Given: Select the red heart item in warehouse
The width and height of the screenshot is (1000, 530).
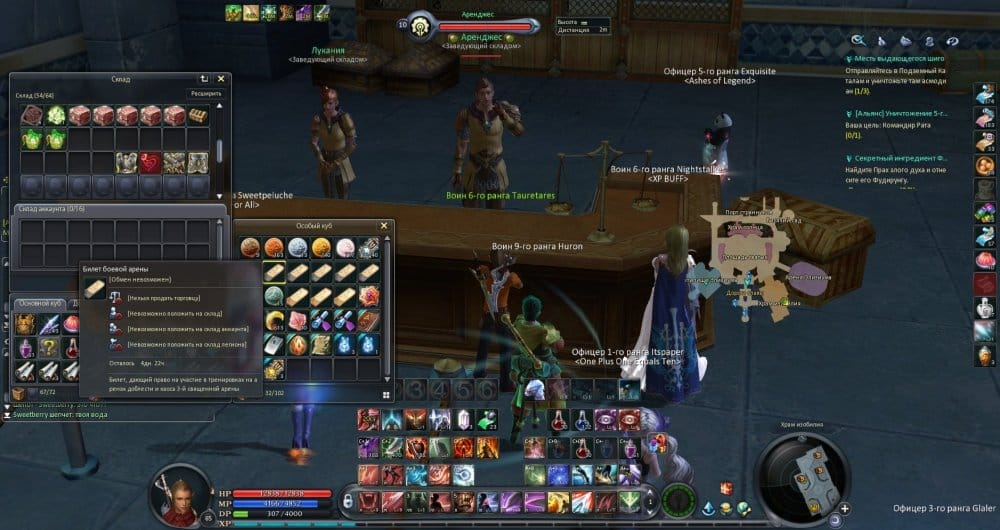Looking at the screenshot, I should [151, 162].
